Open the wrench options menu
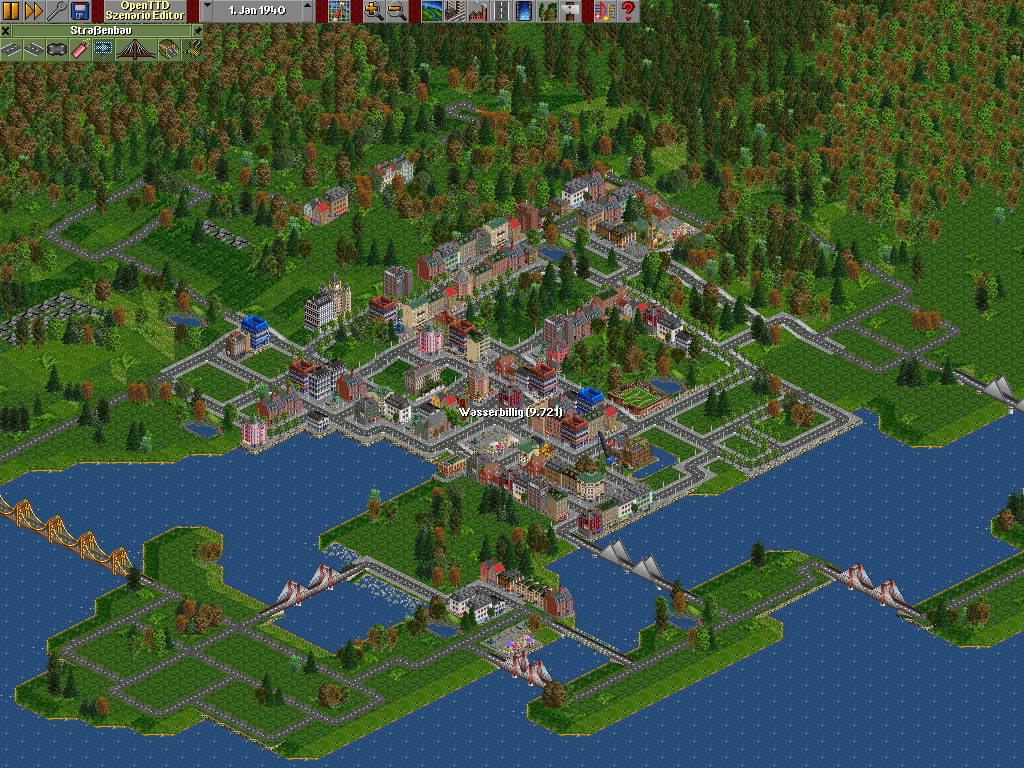 pyautogui.click(x=56, y=11)
